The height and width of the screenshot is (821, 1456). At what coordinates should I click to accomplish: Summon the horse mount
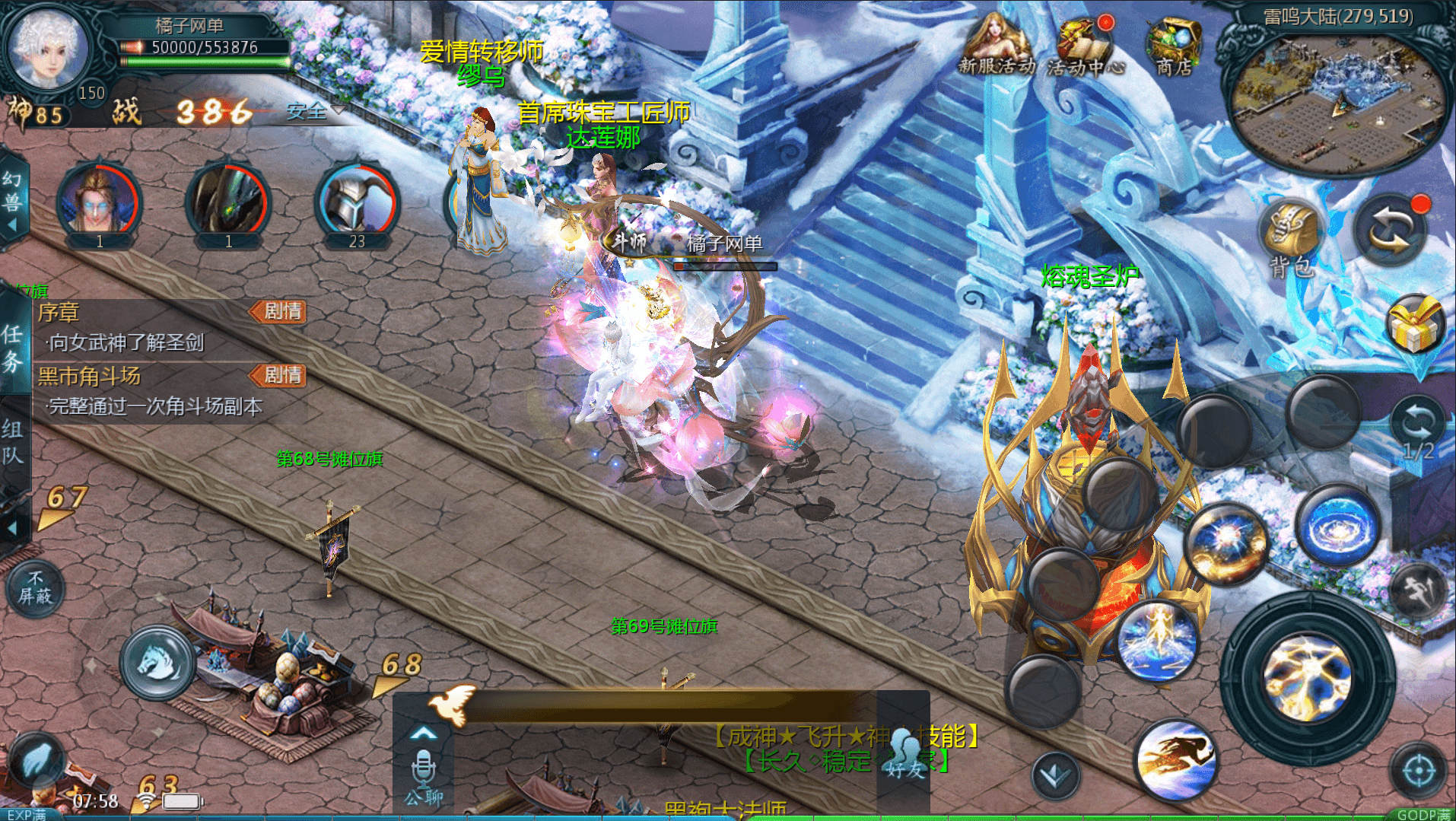coord(158,662)
